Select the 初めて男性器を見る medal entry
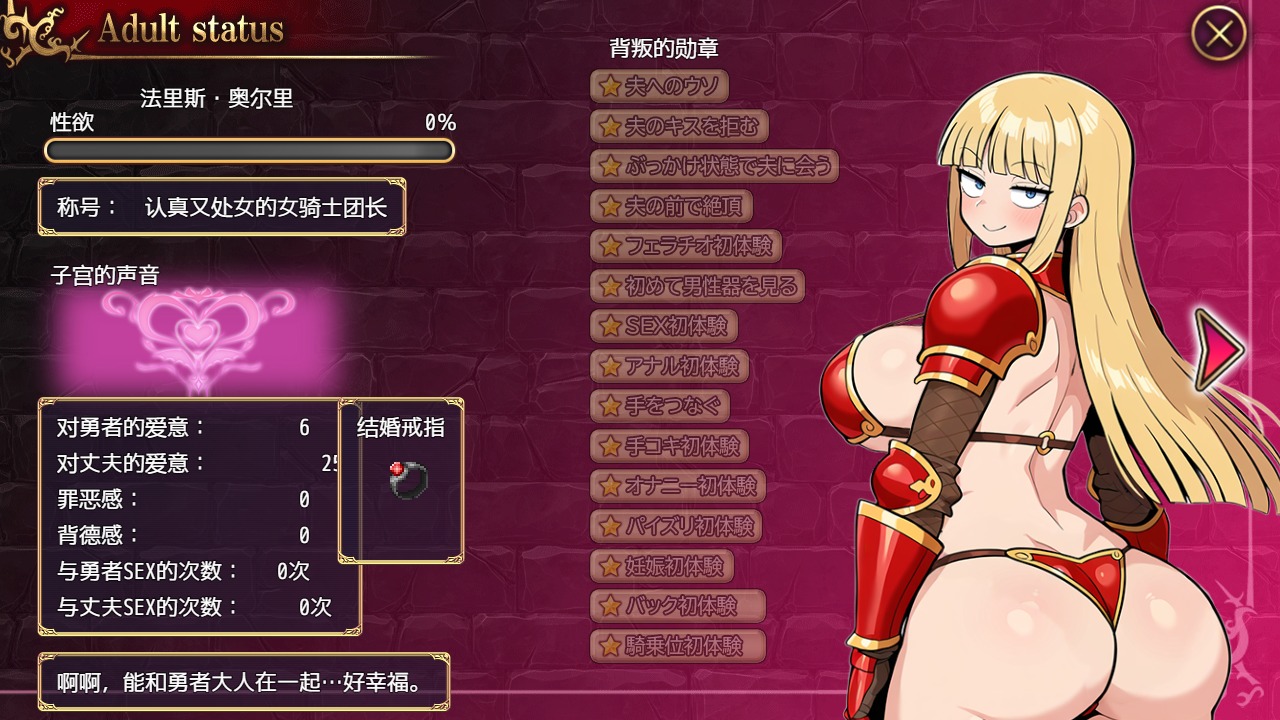 click(x=697, y=286)
